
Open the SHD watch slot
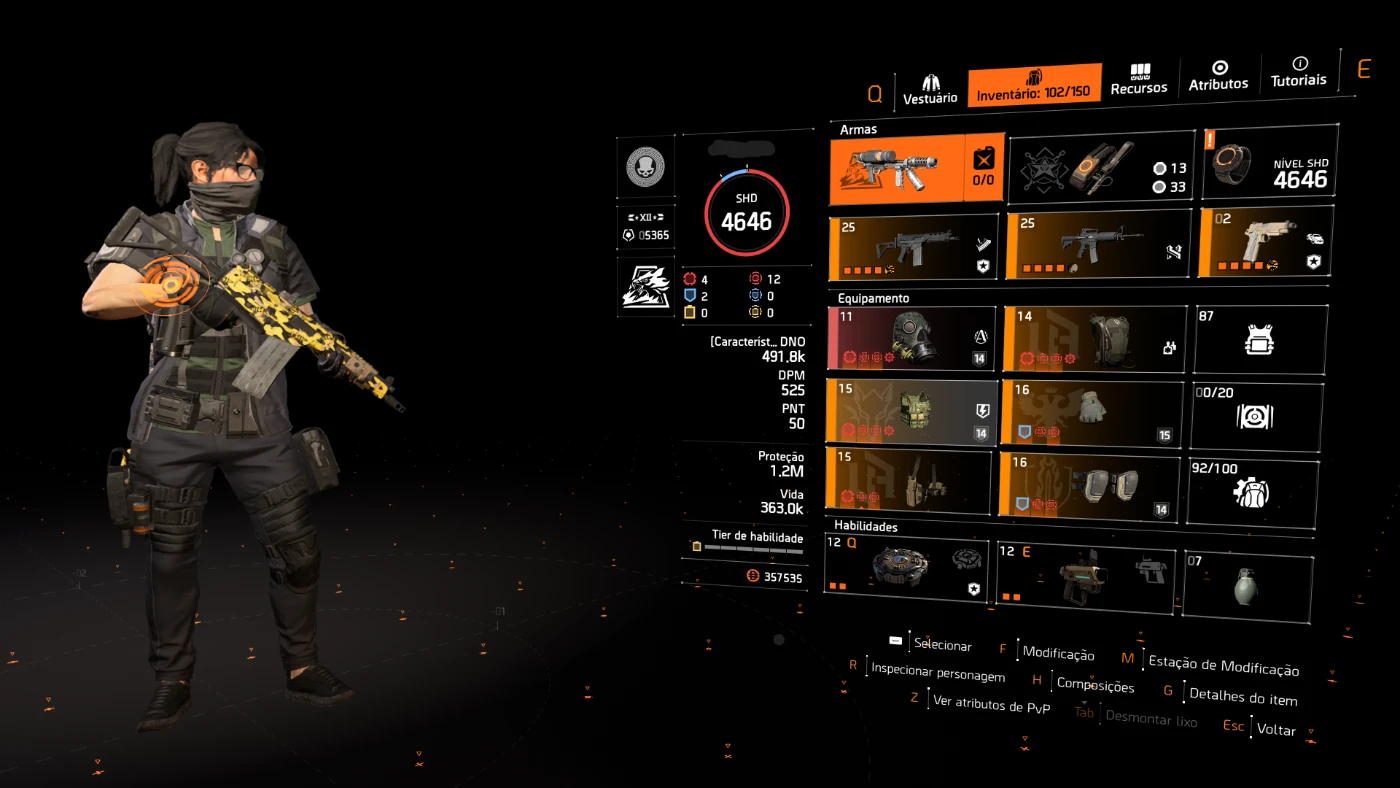coord(1271,165)
